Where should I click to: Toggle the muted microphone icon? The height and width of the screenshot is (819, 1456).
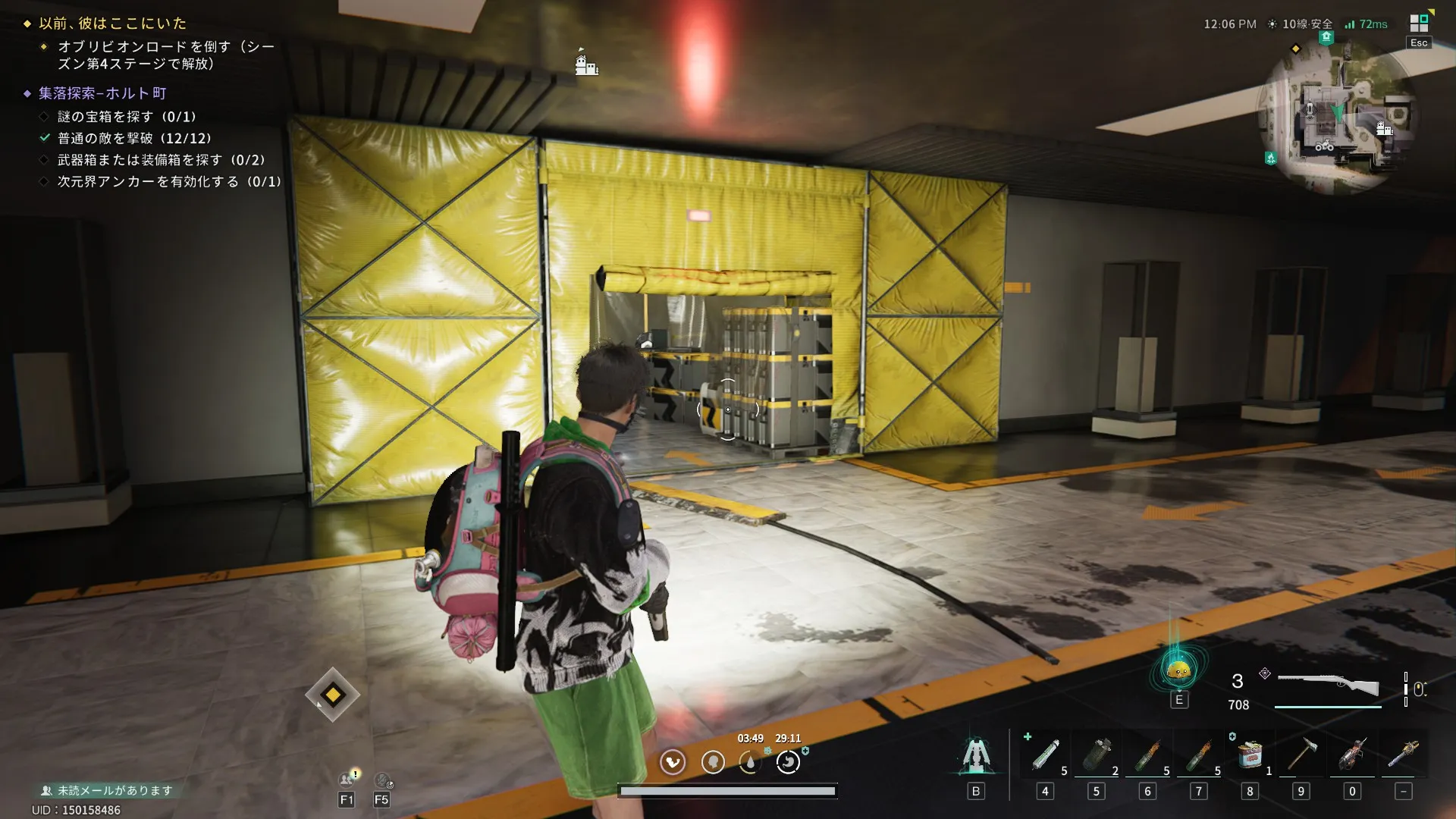(x=382, y=780)
